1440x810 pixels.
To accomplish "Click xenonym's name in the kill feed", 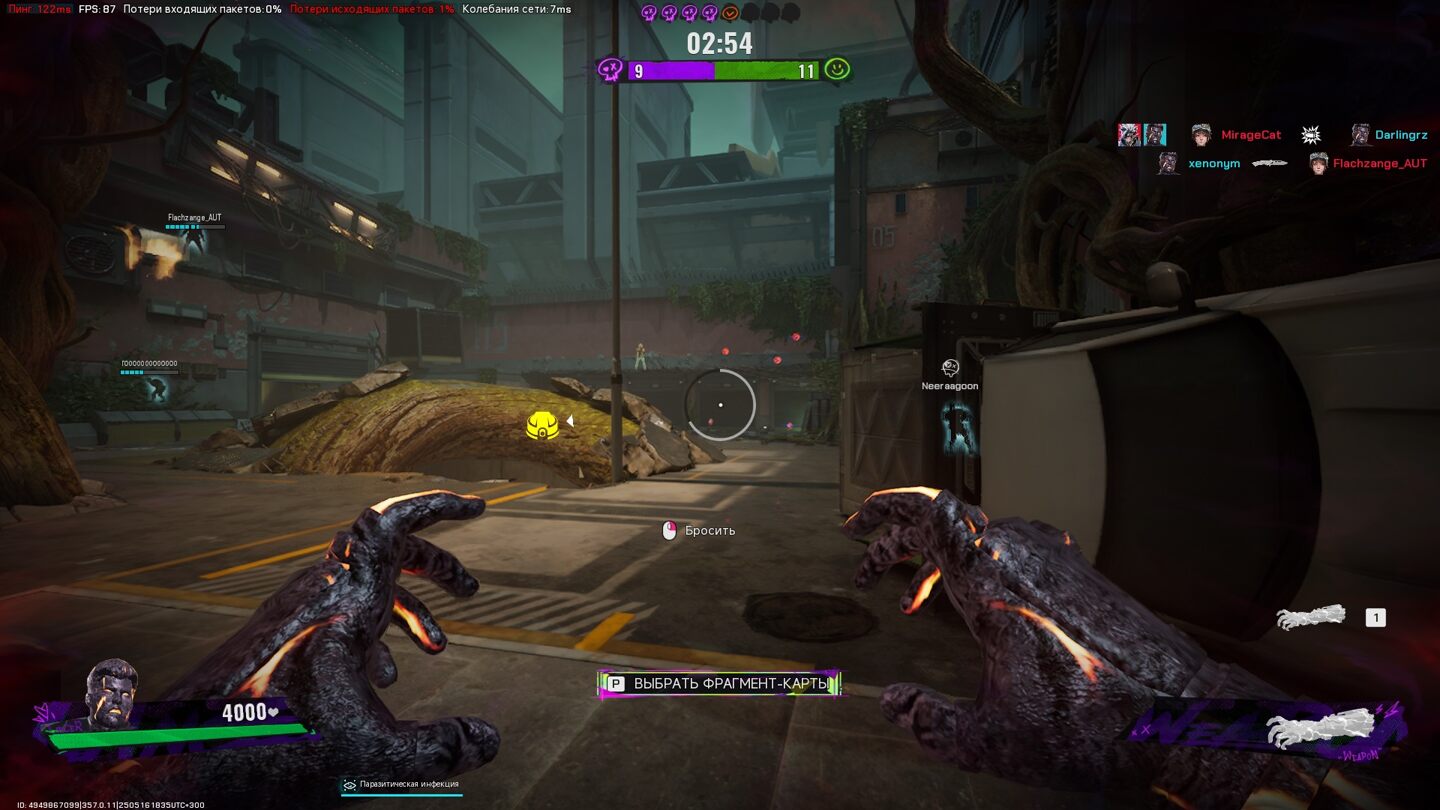I will tap(1214, 163).
